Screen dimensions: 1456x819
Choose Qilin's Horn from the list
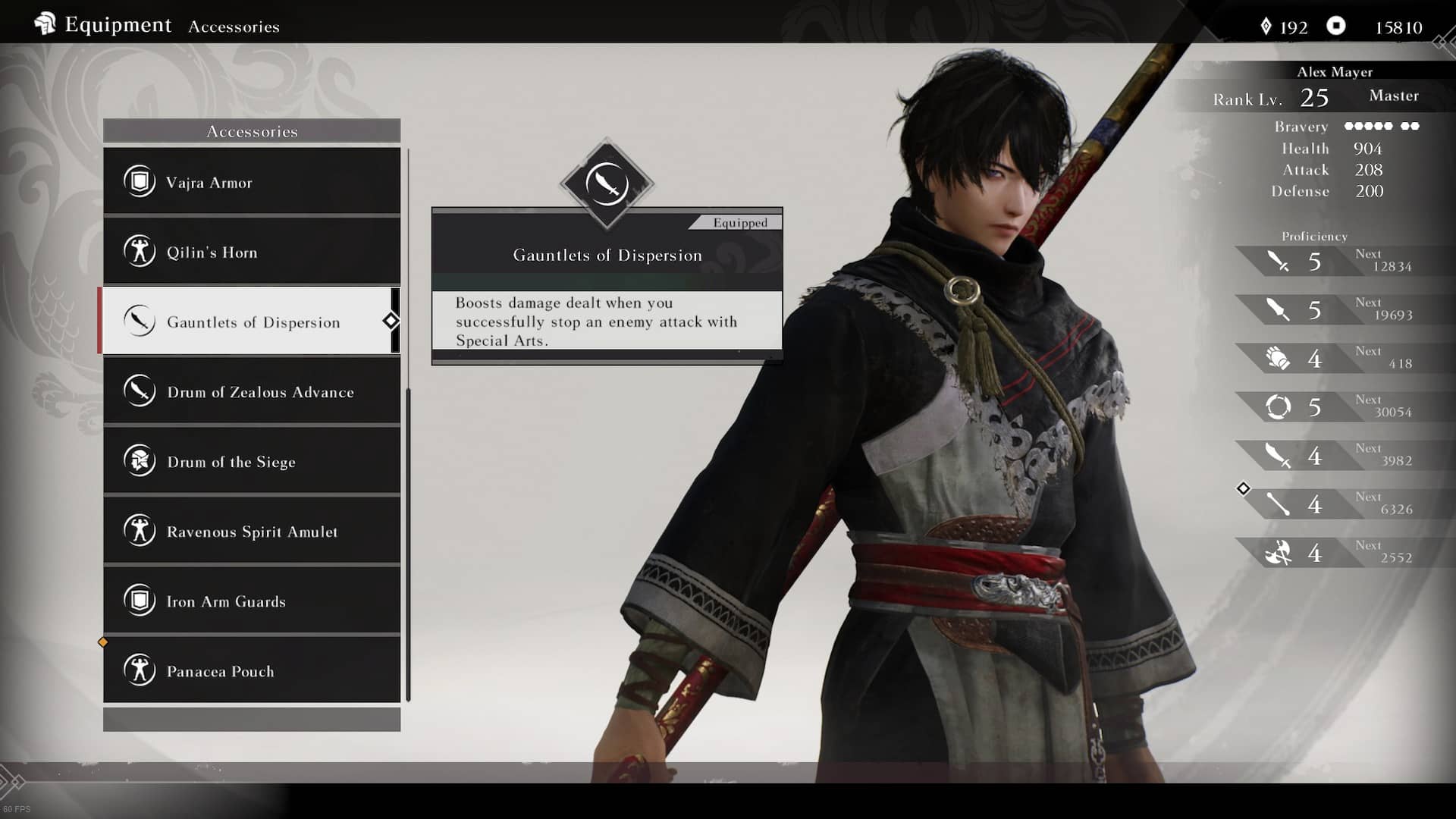click(251, 252)
